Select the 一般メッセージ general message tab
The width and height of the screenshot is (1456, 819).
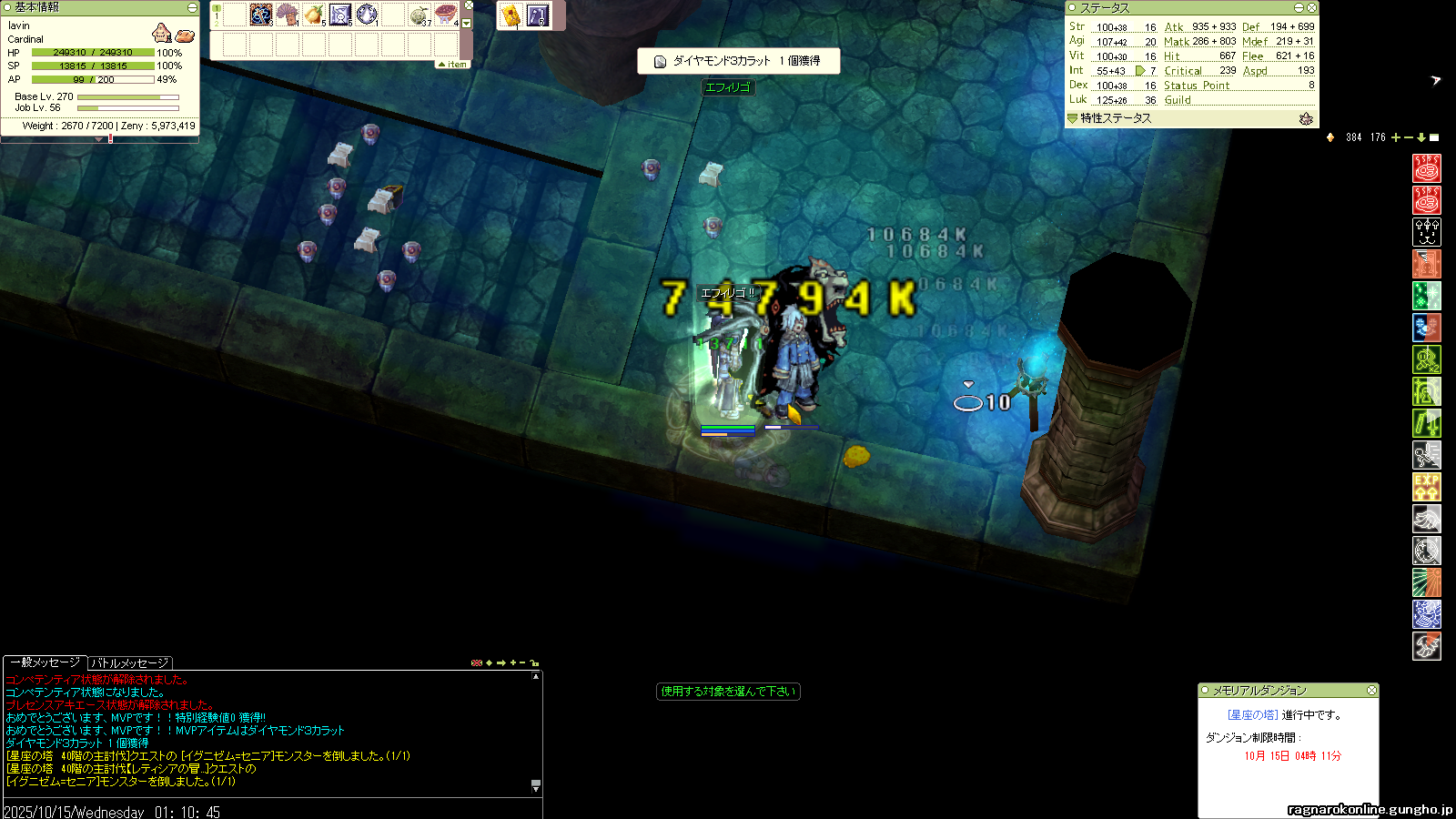[45, 662]
